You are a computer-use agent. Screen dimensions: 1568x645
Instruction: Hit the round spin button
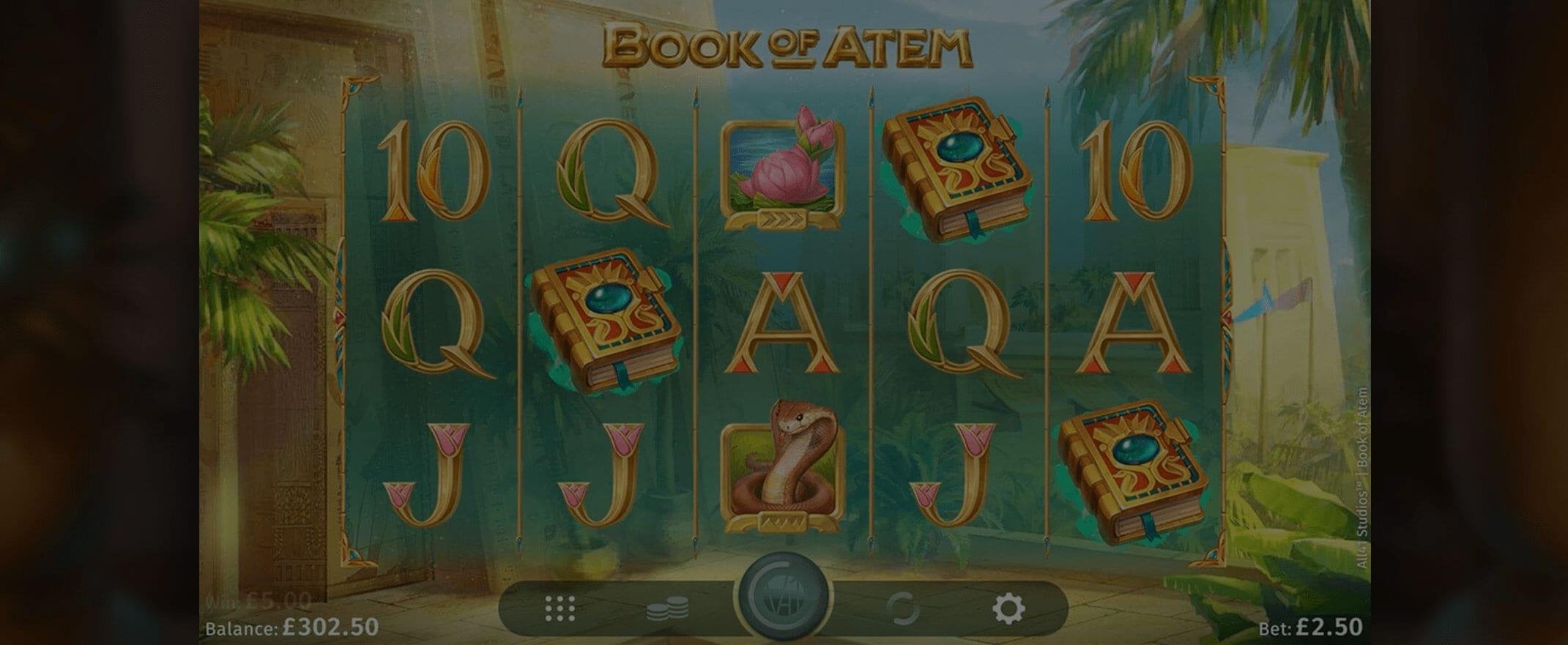783,599
